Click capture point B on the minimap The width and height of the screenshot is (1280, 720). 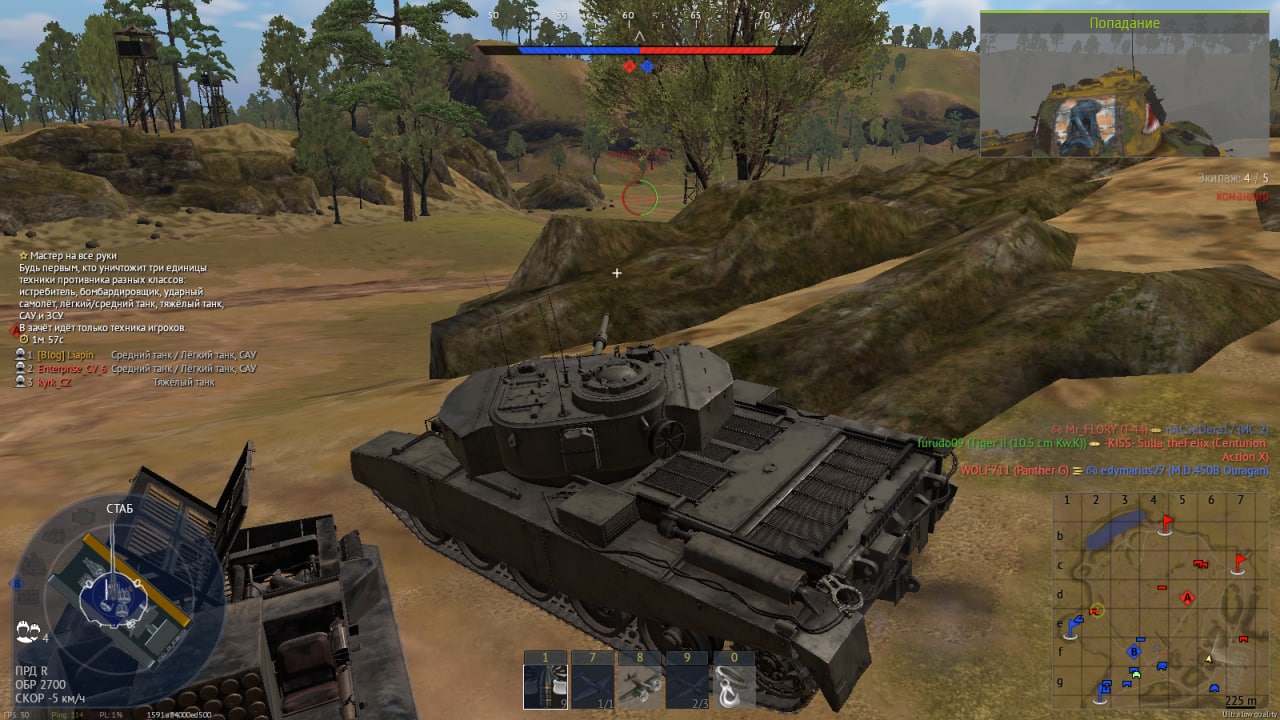(1134, 652)
